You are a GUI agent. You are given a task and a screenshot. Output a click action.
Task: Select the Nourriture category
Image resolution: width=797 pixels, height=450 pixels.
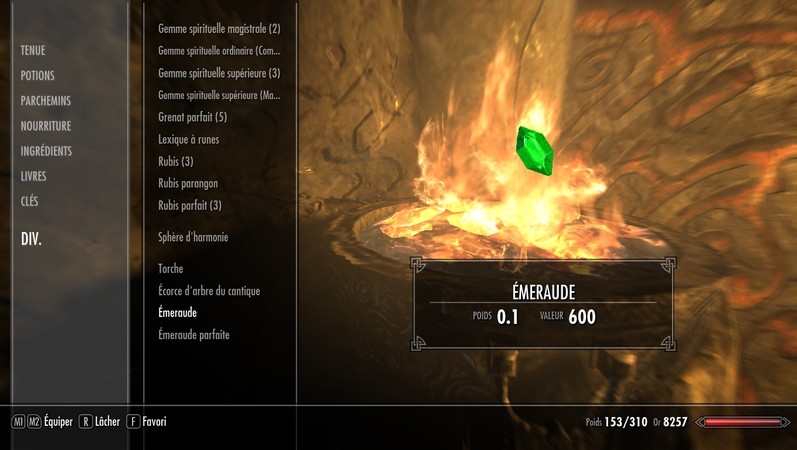click(x=46, y=126)
